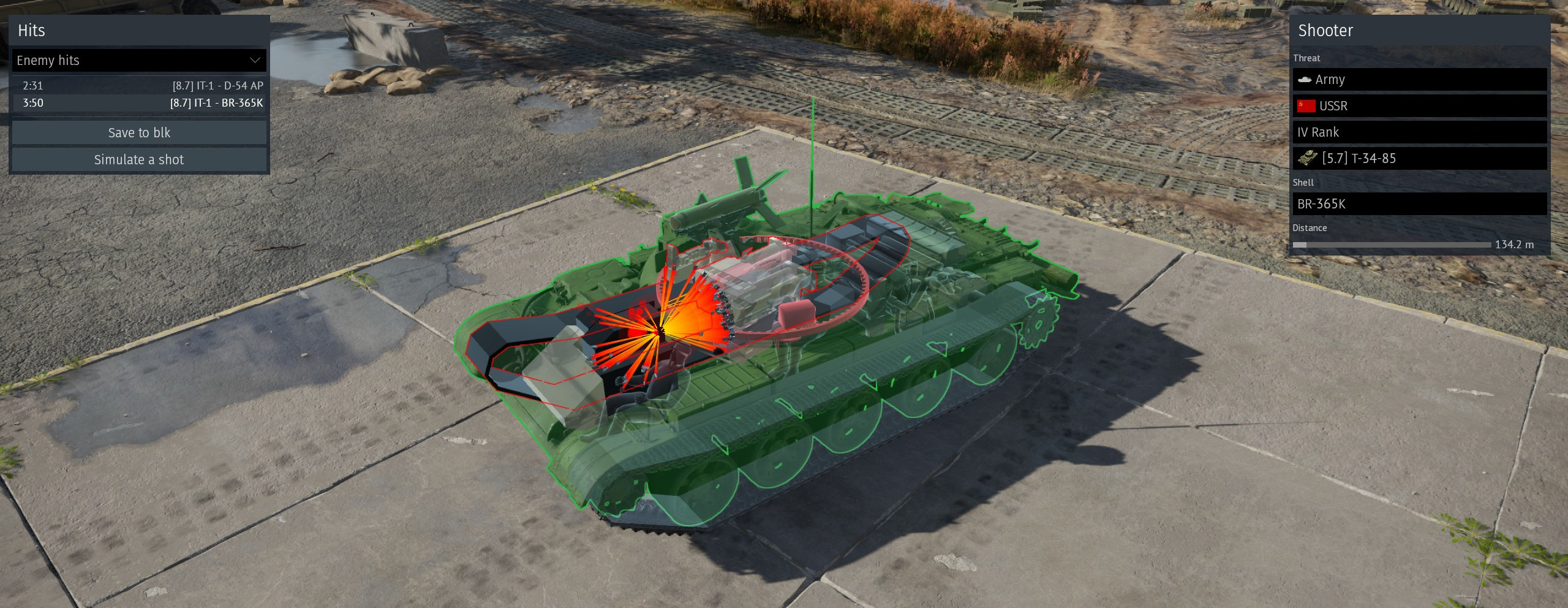Click the Shooter panel header
Screen dimensions: 1568x608
click(x=1325, y=30)
